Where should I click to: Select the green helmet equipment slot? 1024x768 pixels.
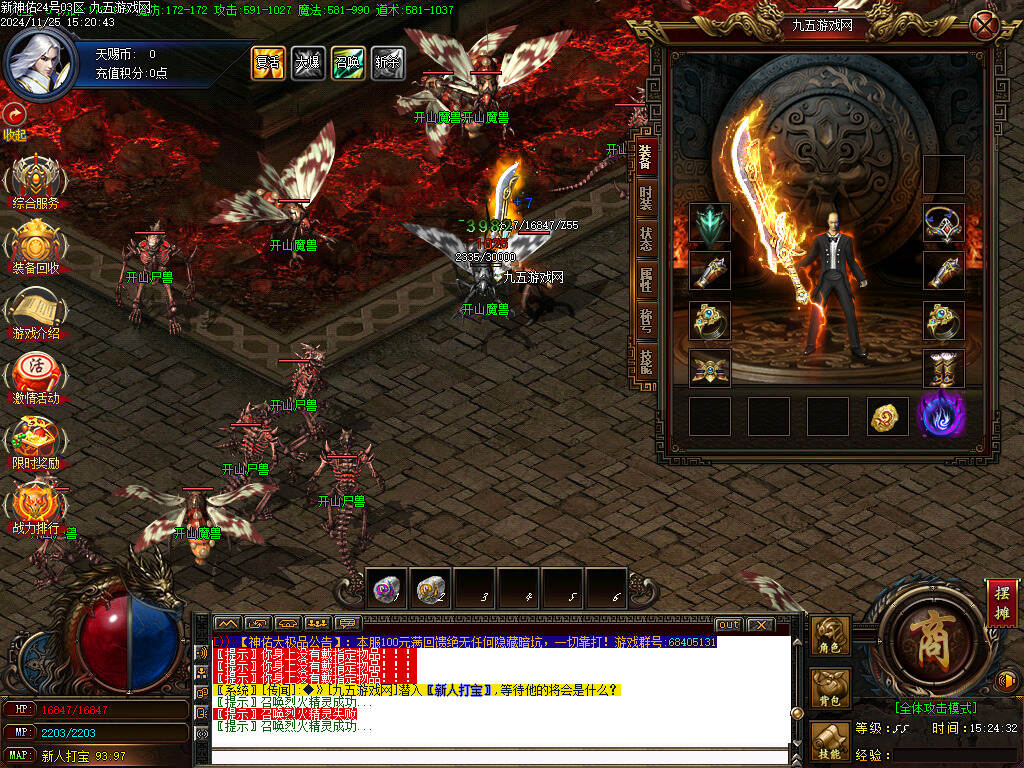pos(710,225)
